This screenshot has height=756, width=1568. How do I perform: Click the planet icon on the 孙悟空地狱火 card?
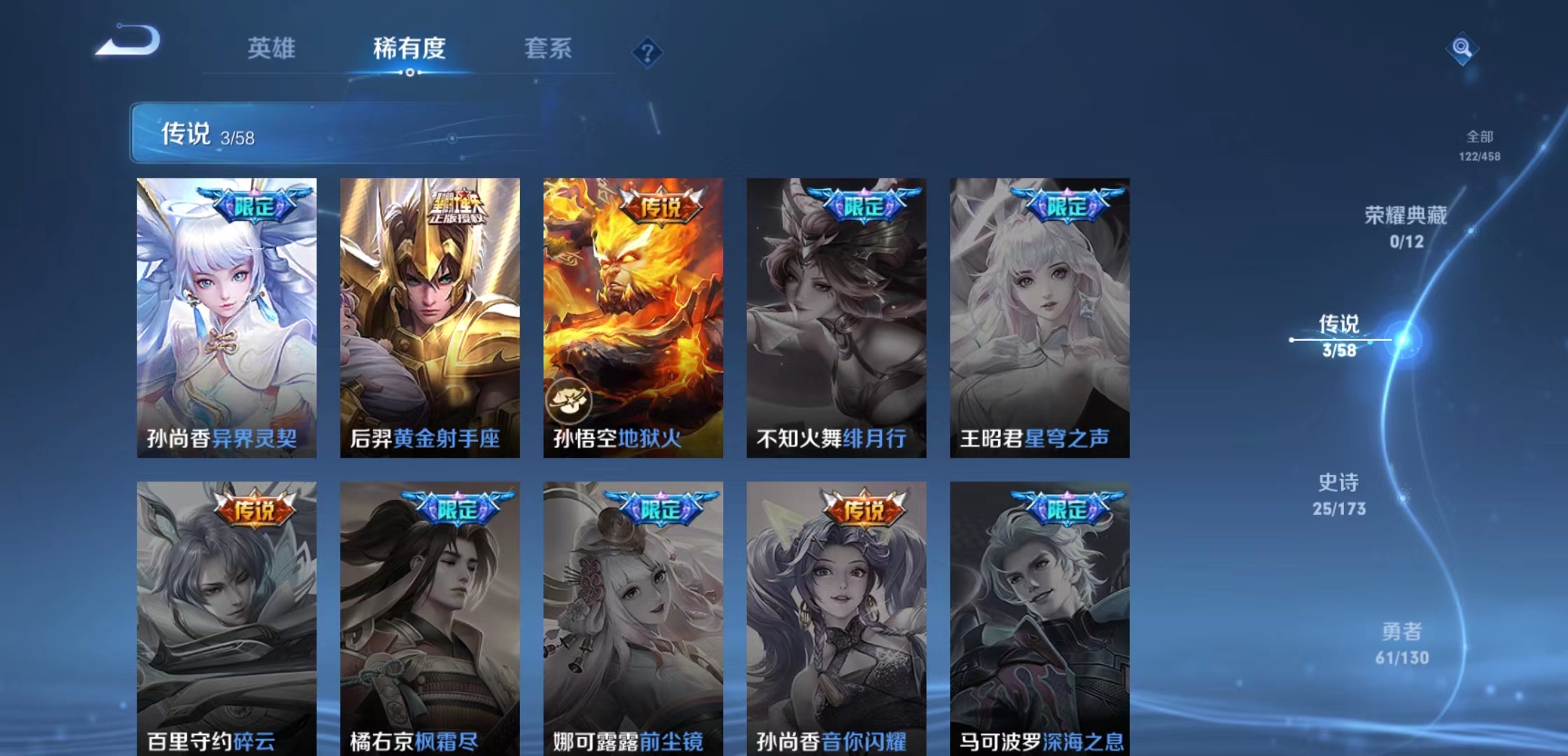point(568,400)
